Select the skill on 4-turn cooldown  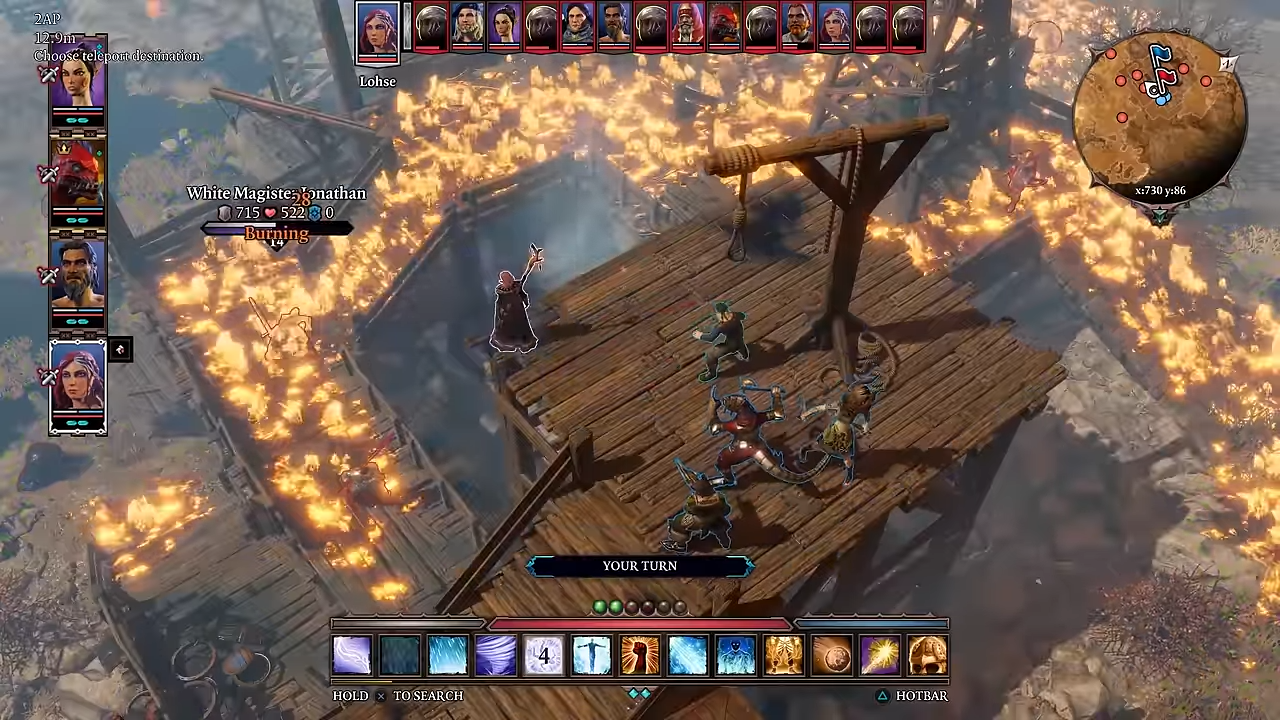pos(544,656)
